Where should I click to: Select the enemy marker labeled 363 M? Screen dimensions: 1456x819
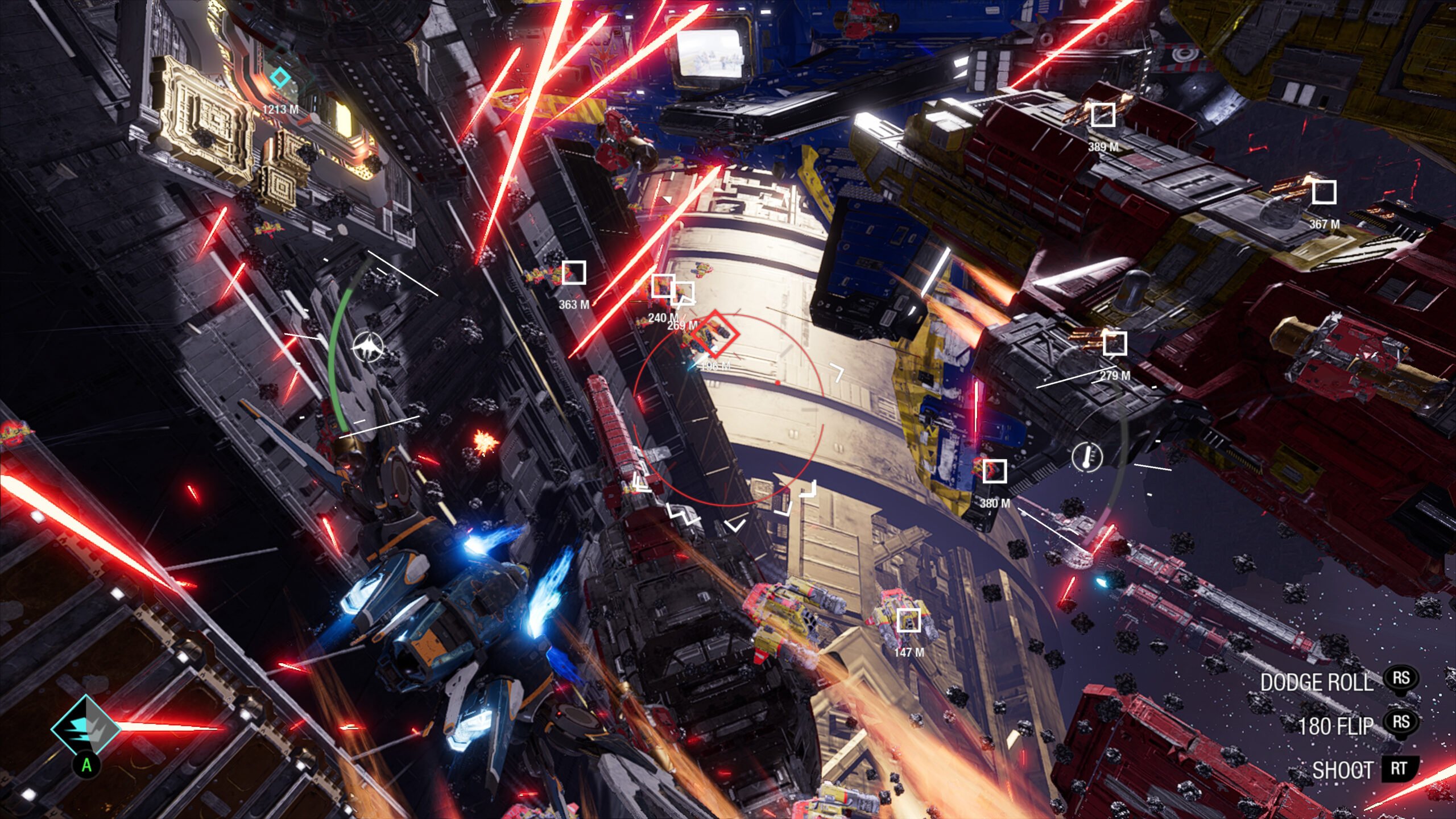pyautogui.click(x=574, y=273)
